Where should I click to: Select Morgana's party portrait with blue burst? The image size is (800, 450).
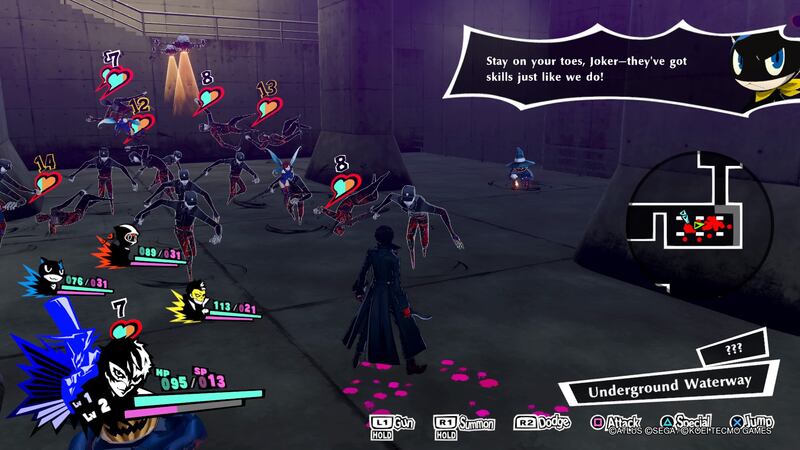(49, 272)
